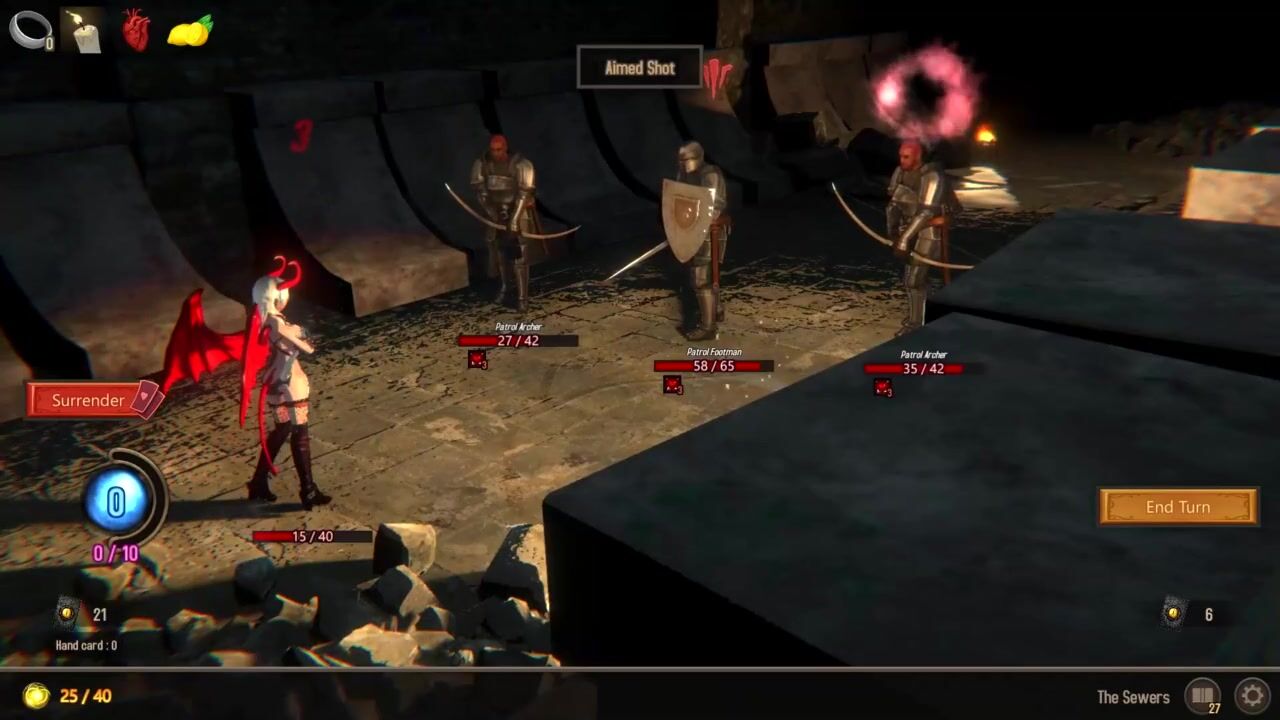Inspect the candle relic icon

(x=82, y=30)
